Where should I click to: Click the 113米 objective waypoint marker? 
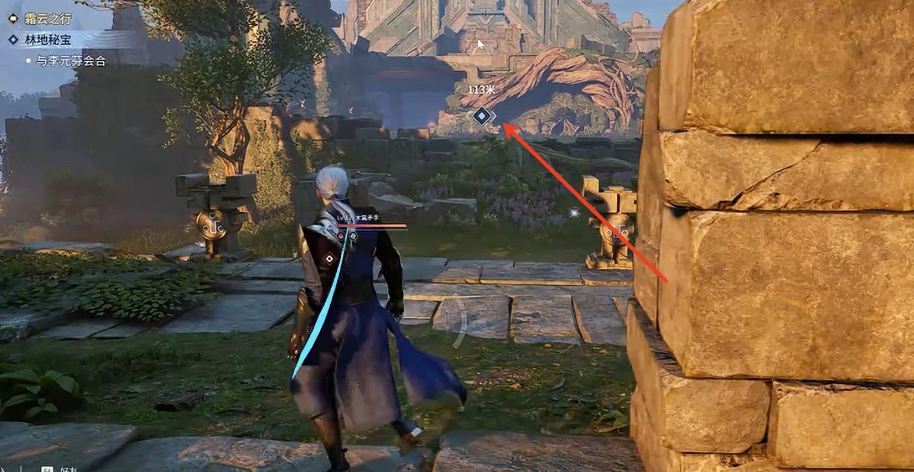click(482, 116)
